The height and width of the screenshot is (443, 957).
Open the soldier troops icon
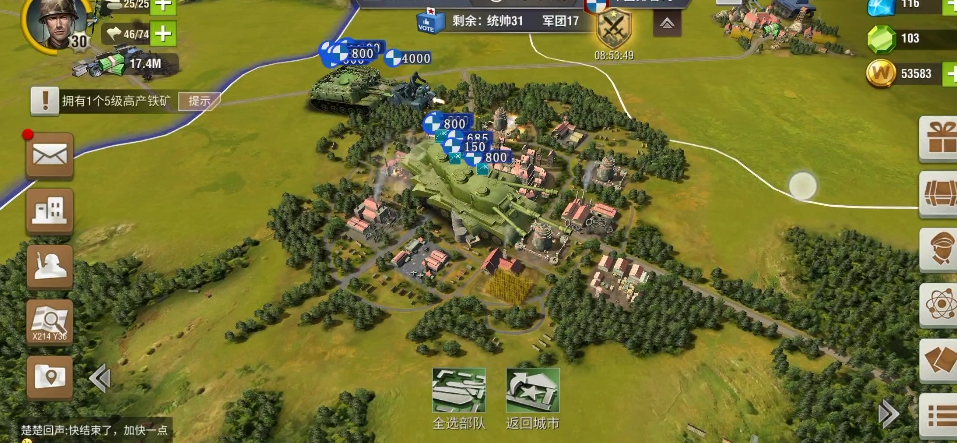(49, 266)
